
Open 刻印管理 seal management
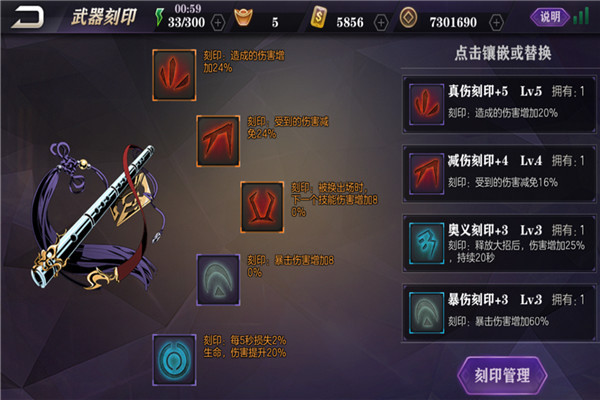[x=503, y=376]
